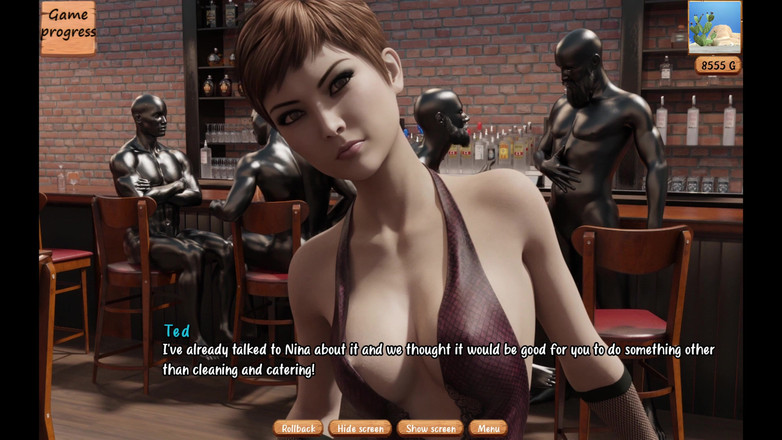This screenshot has height=440, width=782.
Task: Click the Rollback button
Action: 298,428
